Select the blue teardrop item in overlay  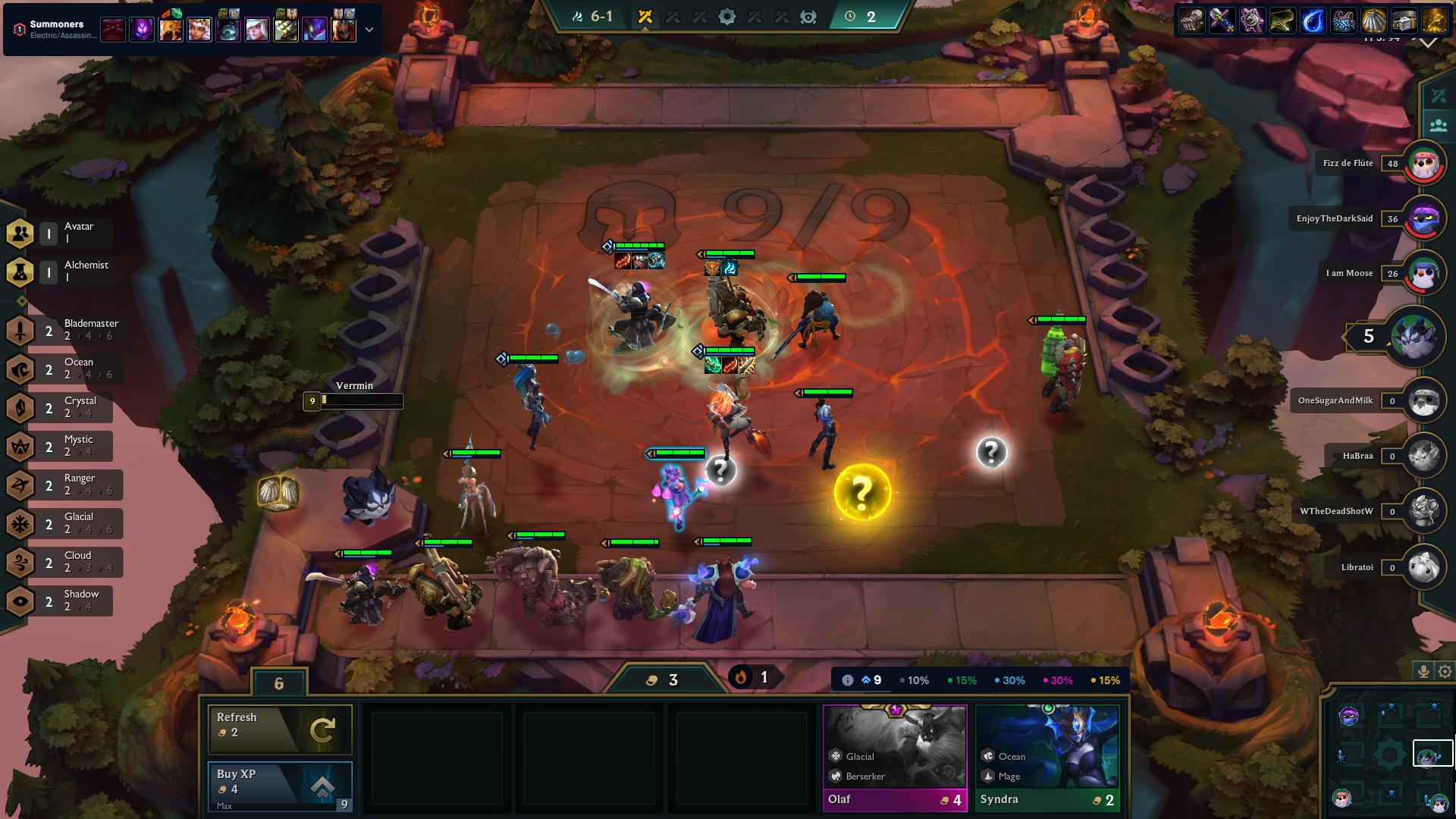coord(1313,20)
